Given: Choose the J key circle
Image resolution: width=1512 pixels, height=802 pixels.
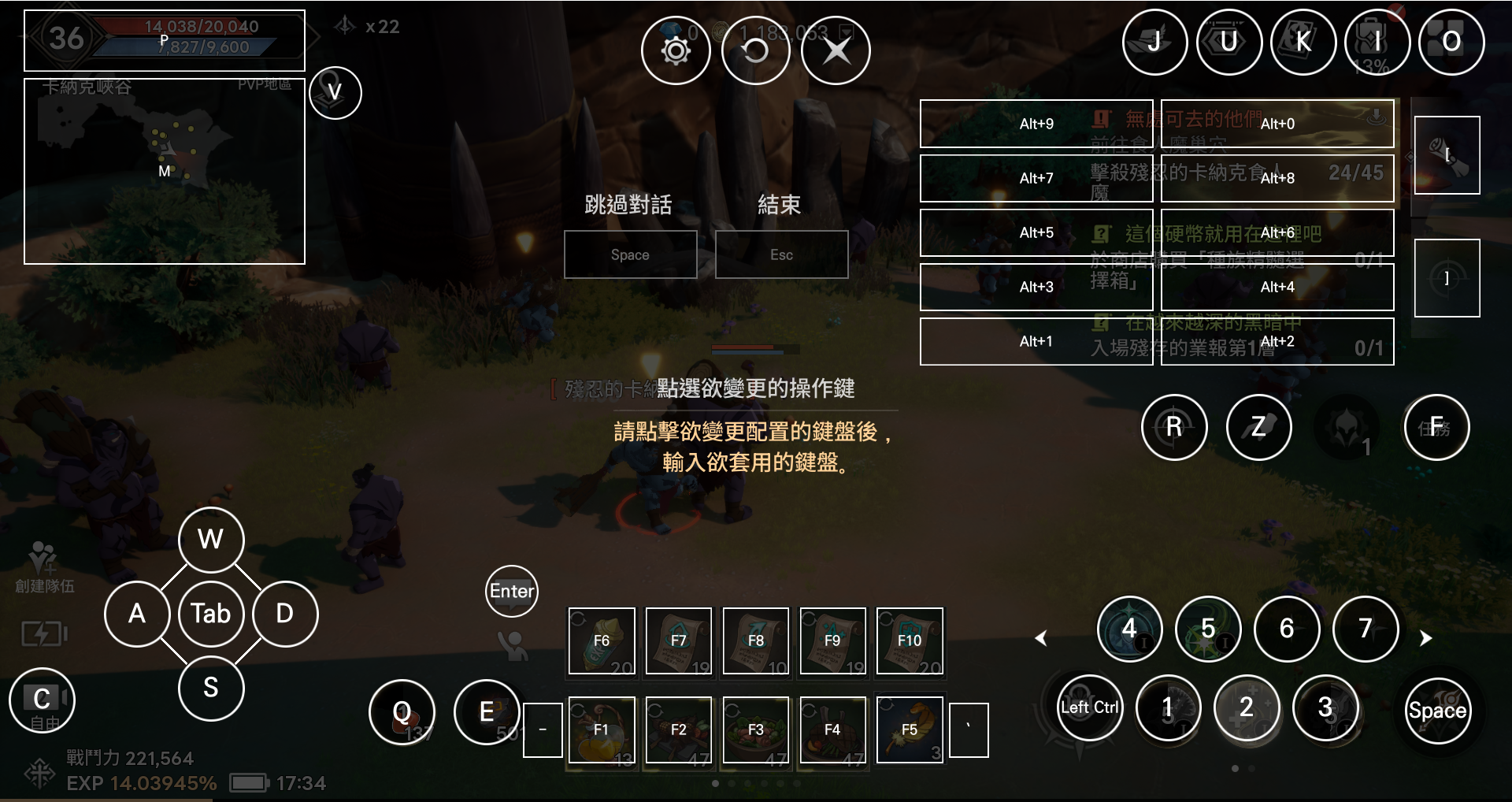Looking at the screenshot, I should point(1154,42).
